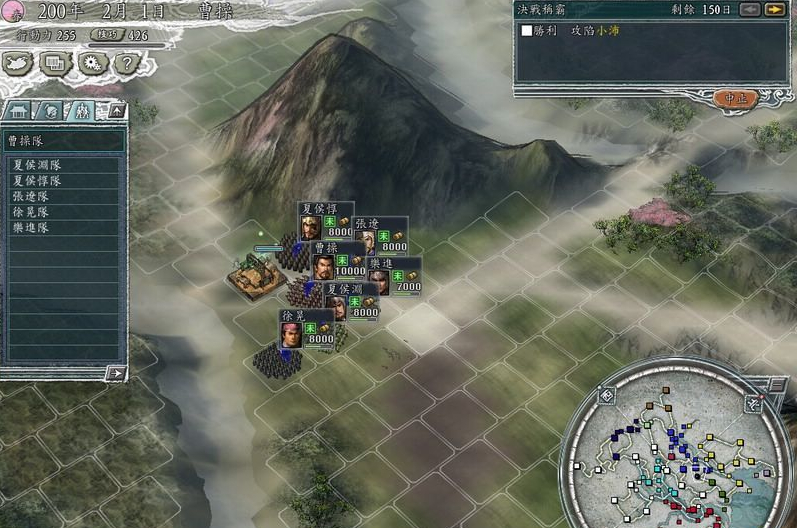Screen dimensions: 798x528
Task: Open the overlapping windows icon button
Action: [56, 63]
